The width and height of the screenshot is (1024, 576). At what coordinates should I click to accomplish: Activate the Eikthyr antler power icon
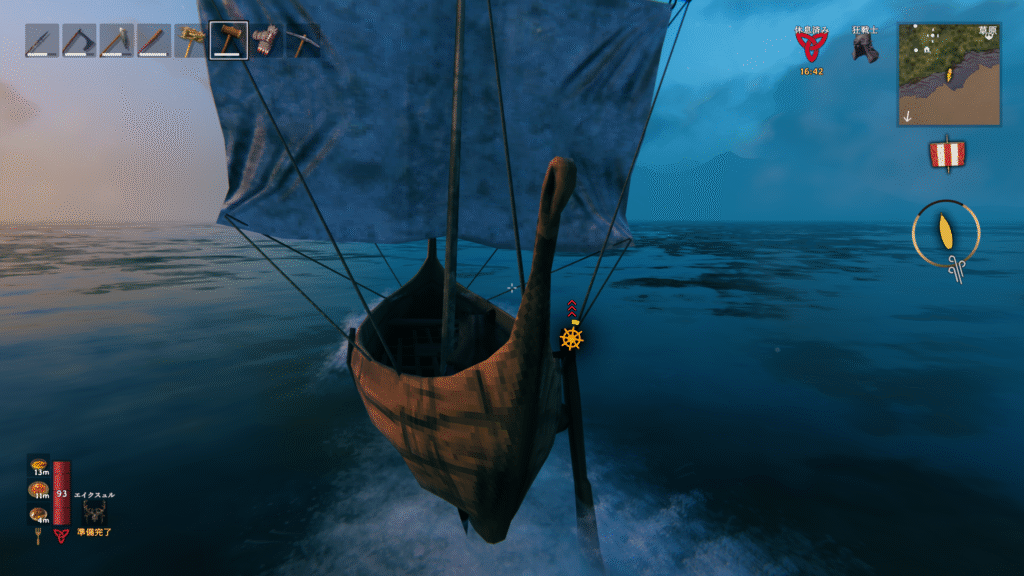[95, 511]
